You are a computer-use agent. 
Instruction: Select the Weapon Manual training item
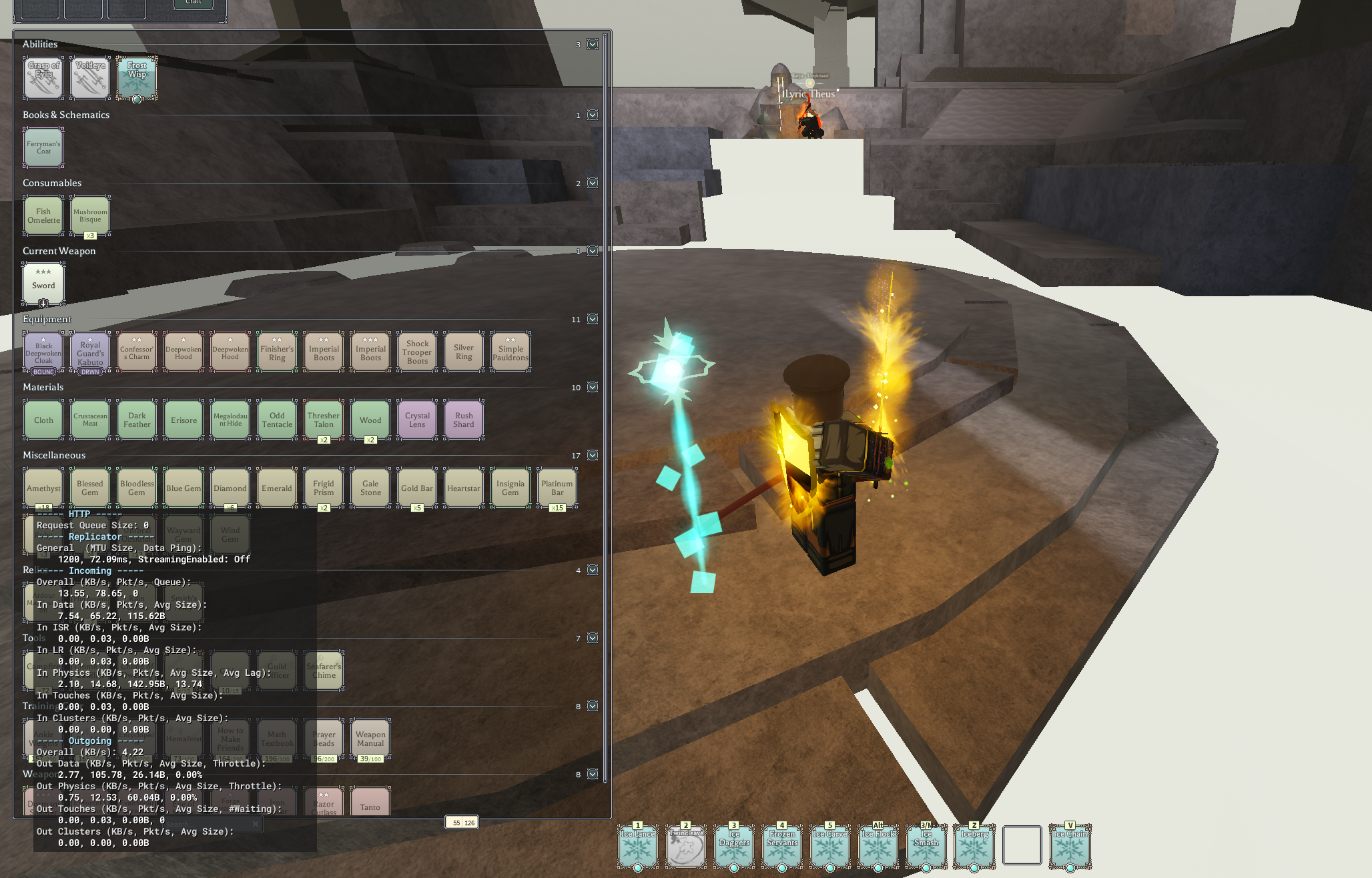pos(370,739)
